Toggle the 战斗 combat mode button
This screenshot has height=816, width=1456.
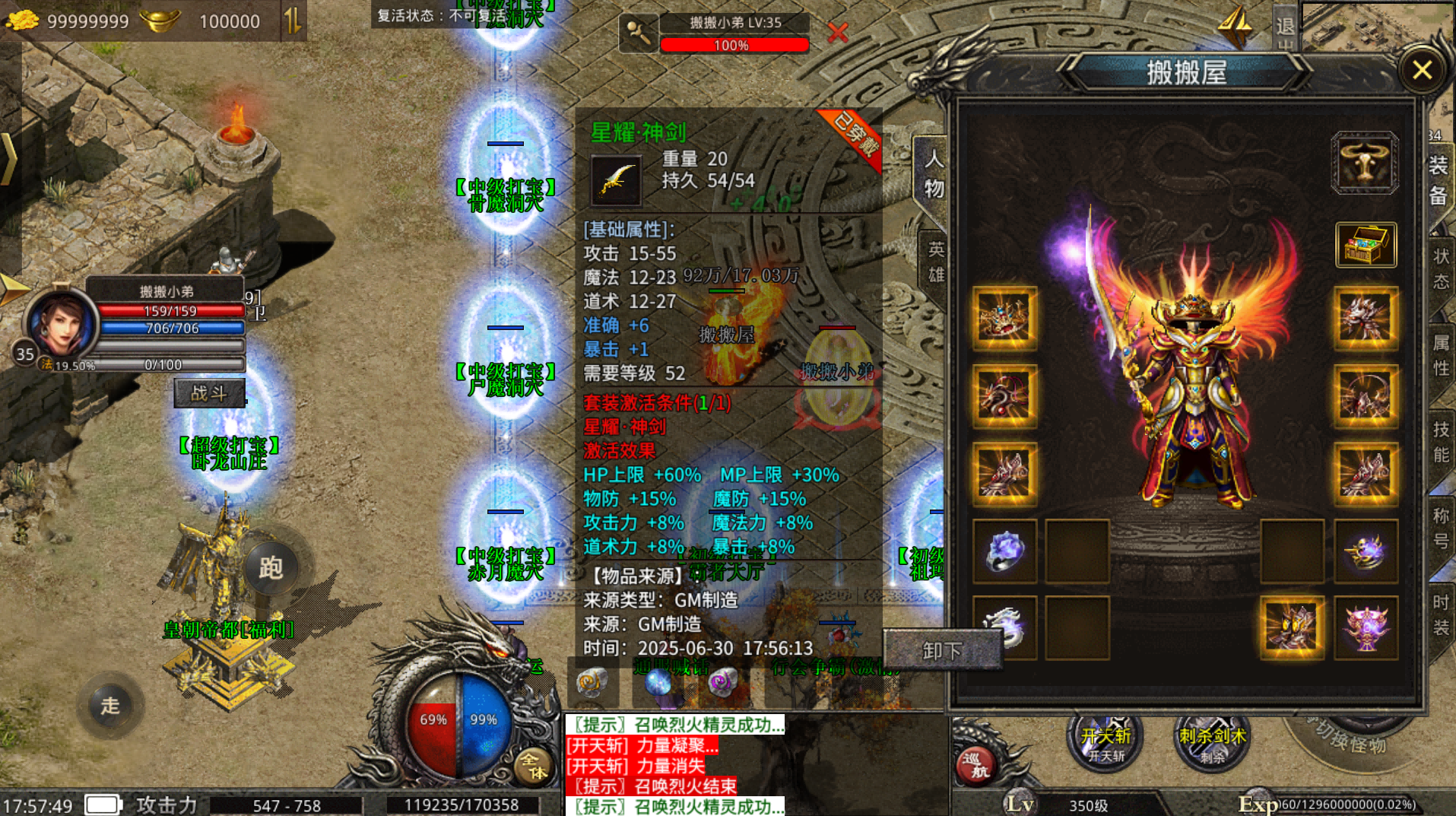pos(209,393)
